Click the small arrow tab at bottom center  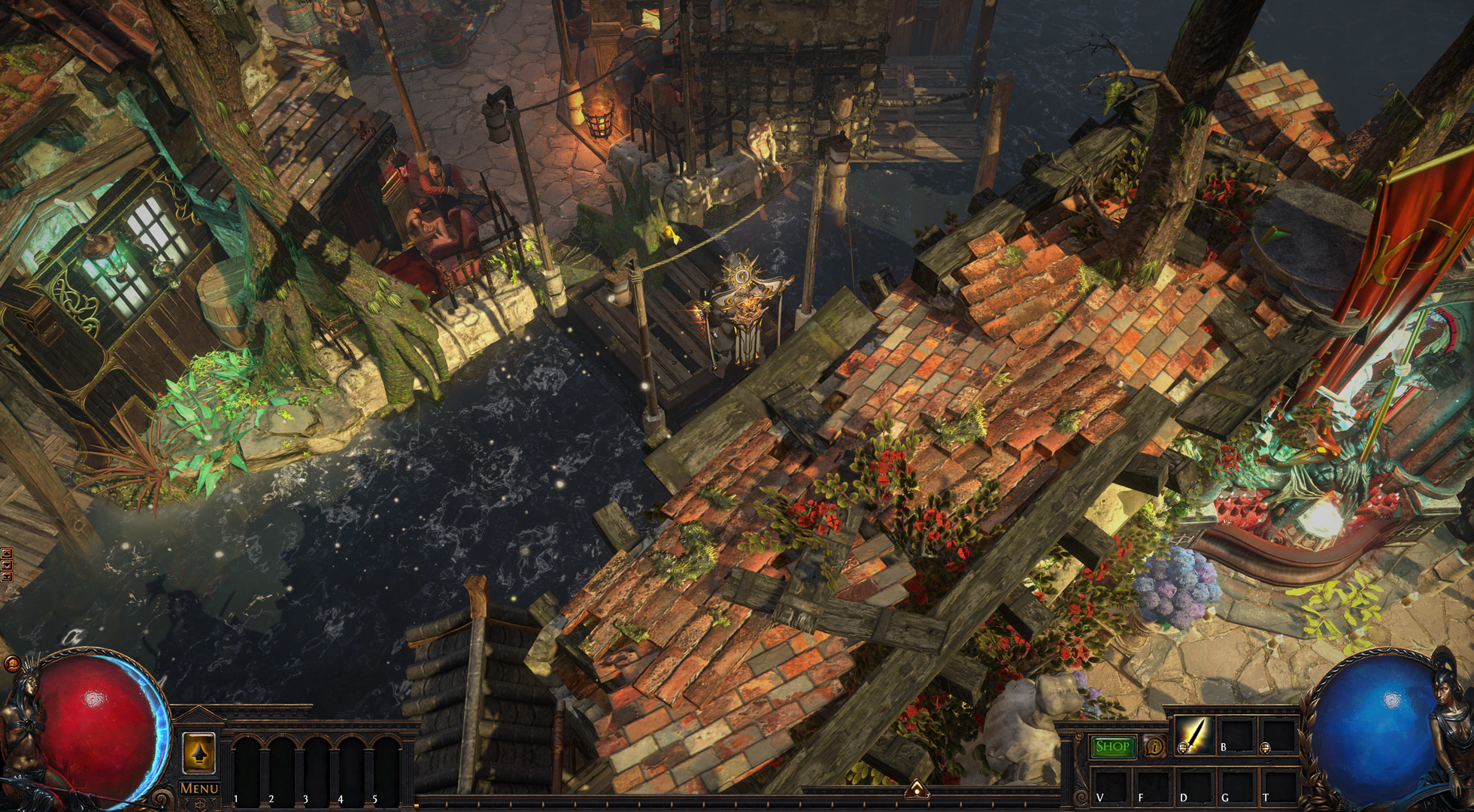pos(915,789)
